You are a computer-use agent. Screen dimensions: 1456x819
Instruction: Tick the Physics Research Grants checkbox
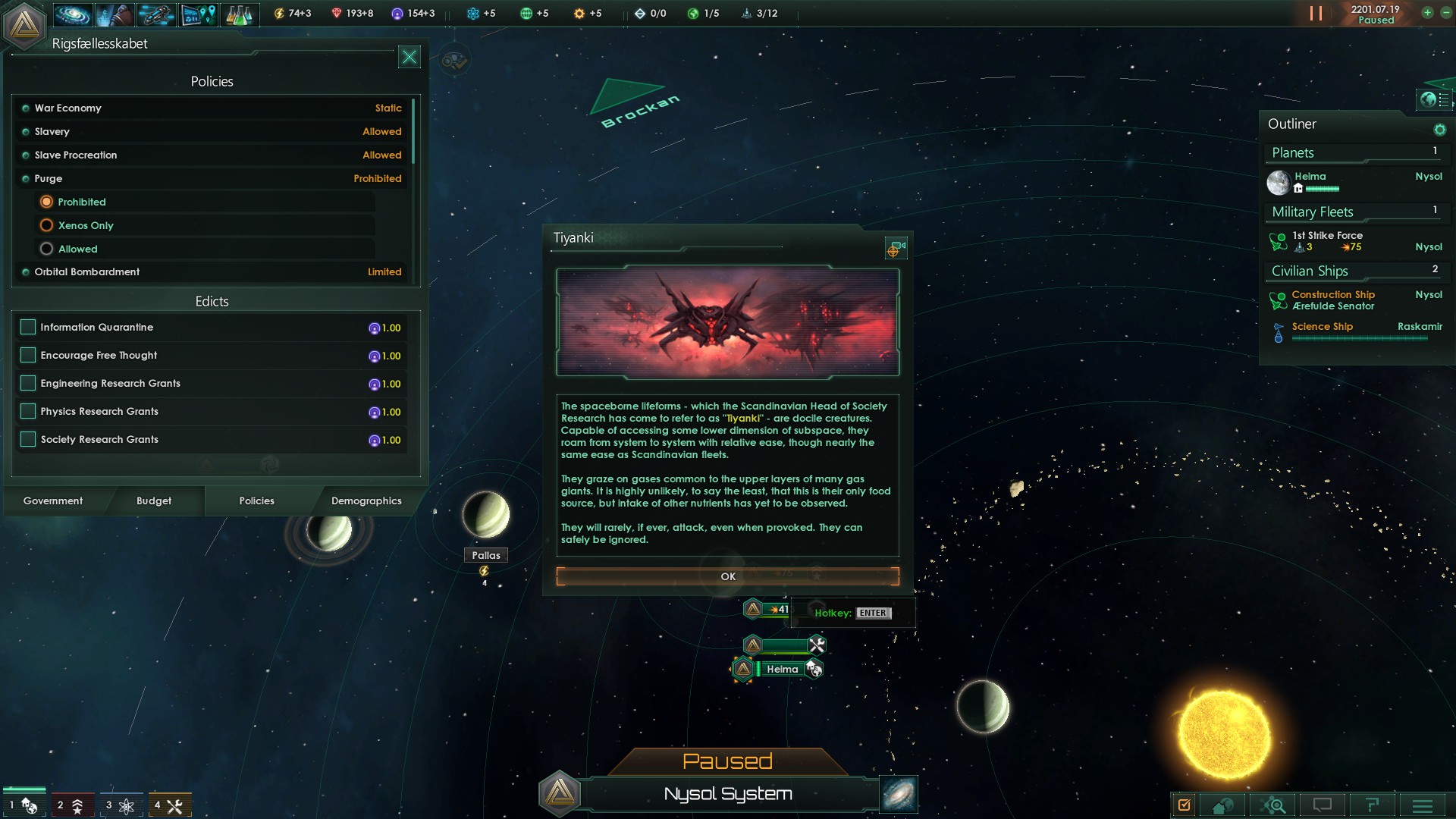[28, 411]
